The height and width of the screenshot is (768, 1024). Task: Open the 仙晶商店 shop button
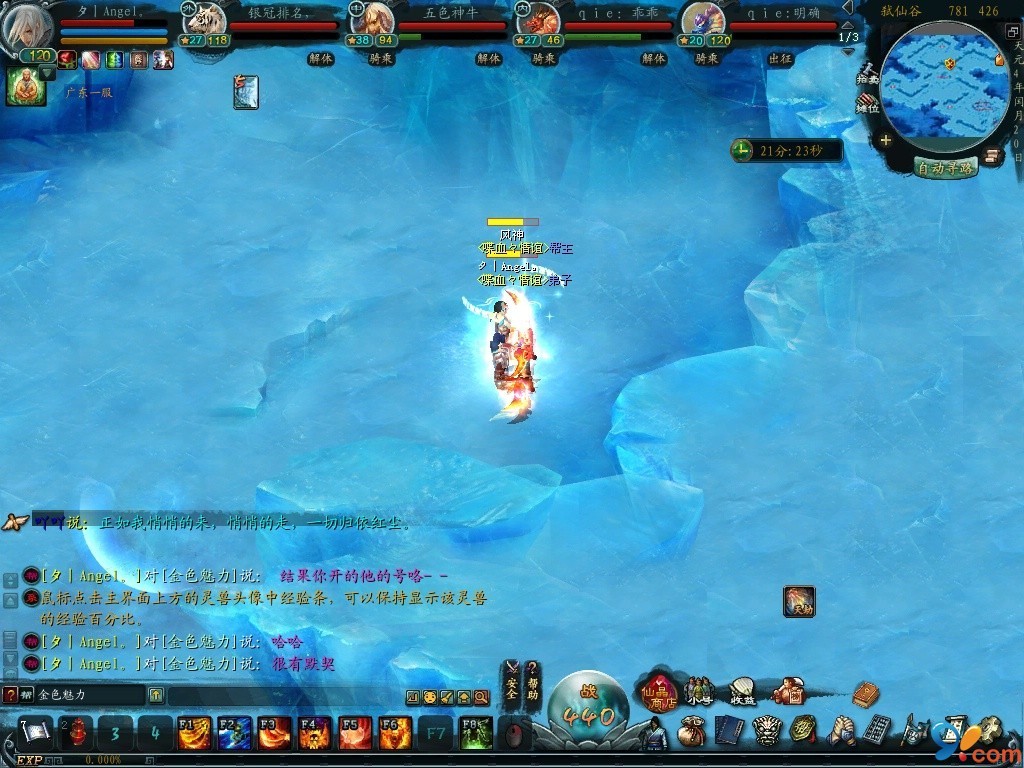click(659, 691)
